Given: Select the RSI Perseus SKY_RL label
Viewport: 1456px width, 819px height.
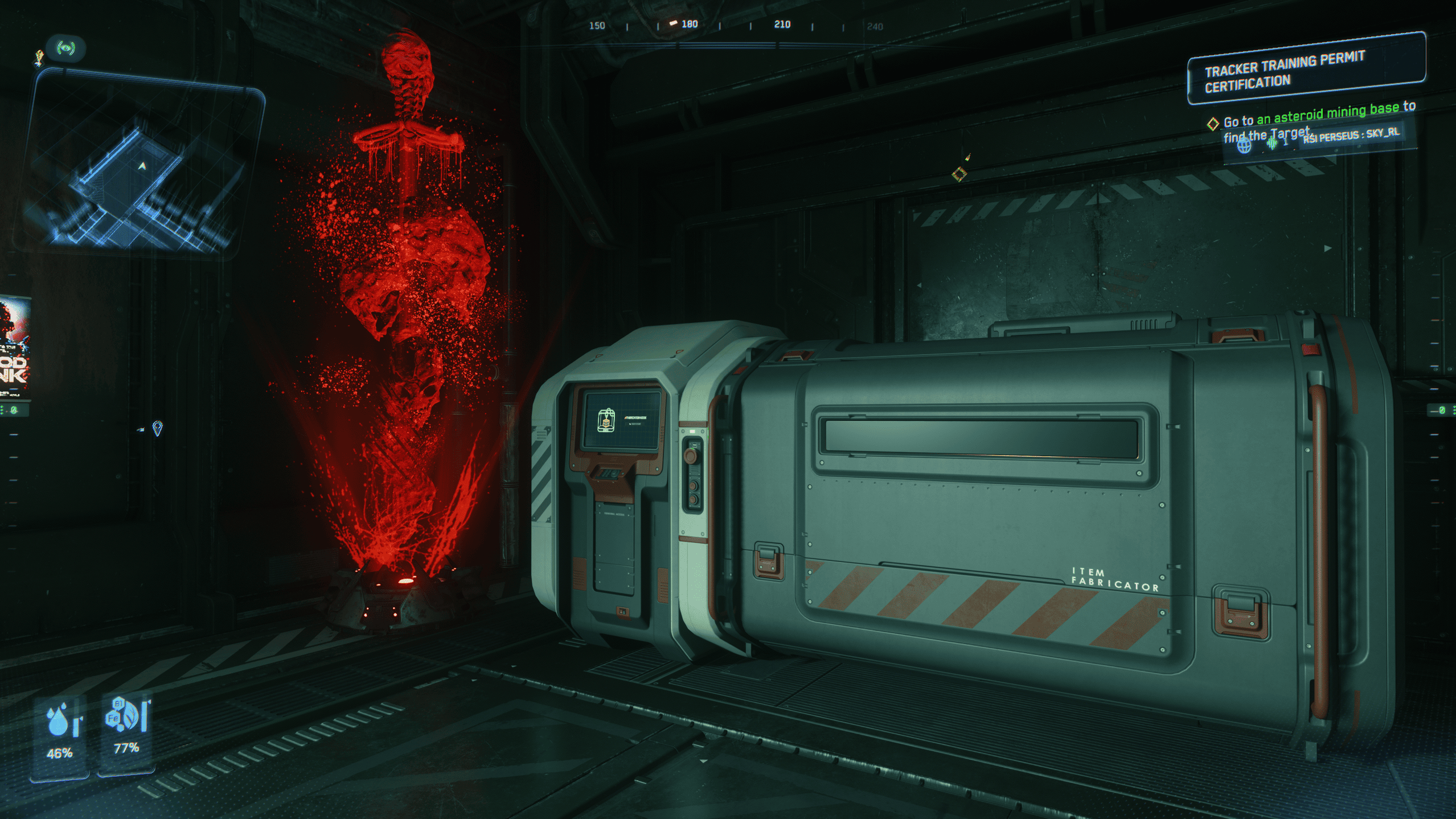Looking at the screenshot, I should click(1350, 136).
